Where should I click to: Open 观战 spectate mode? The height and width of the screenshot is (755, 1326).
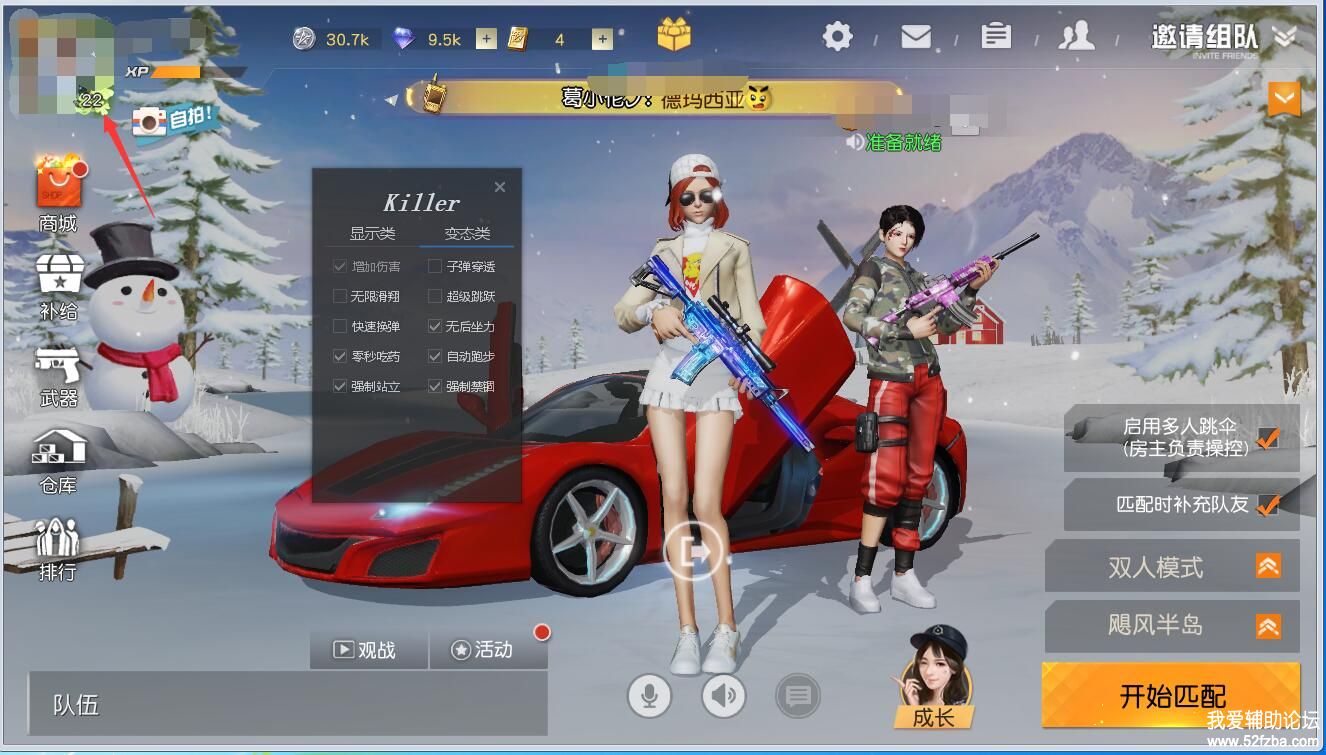pyautogui.click(x=367, y=650)
